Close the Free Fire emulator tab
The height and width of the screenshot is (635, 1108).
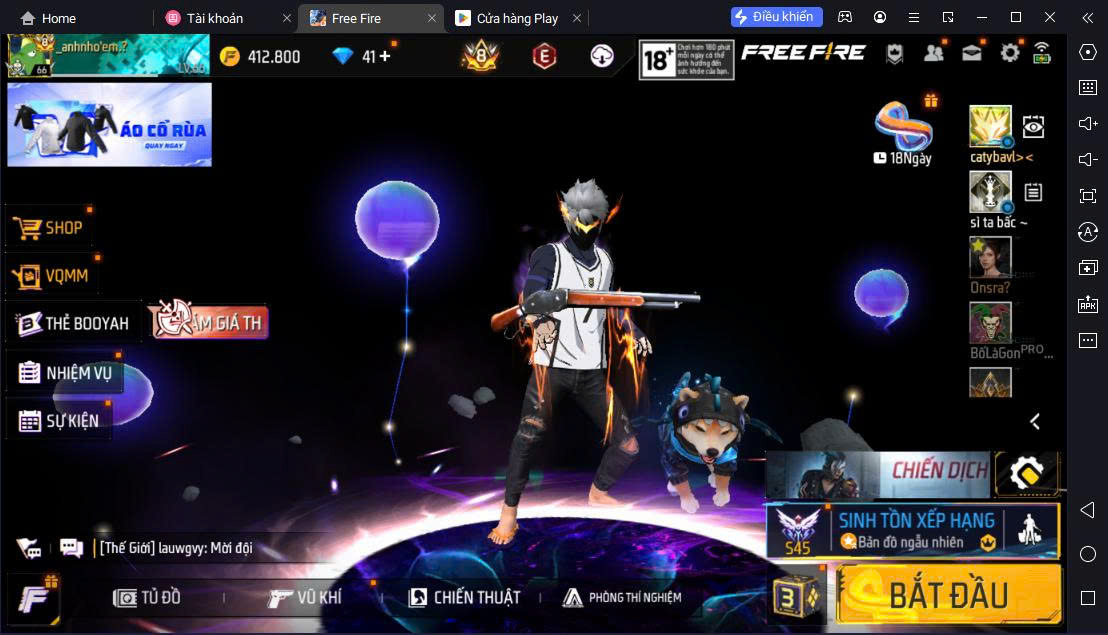coord(432,18)
